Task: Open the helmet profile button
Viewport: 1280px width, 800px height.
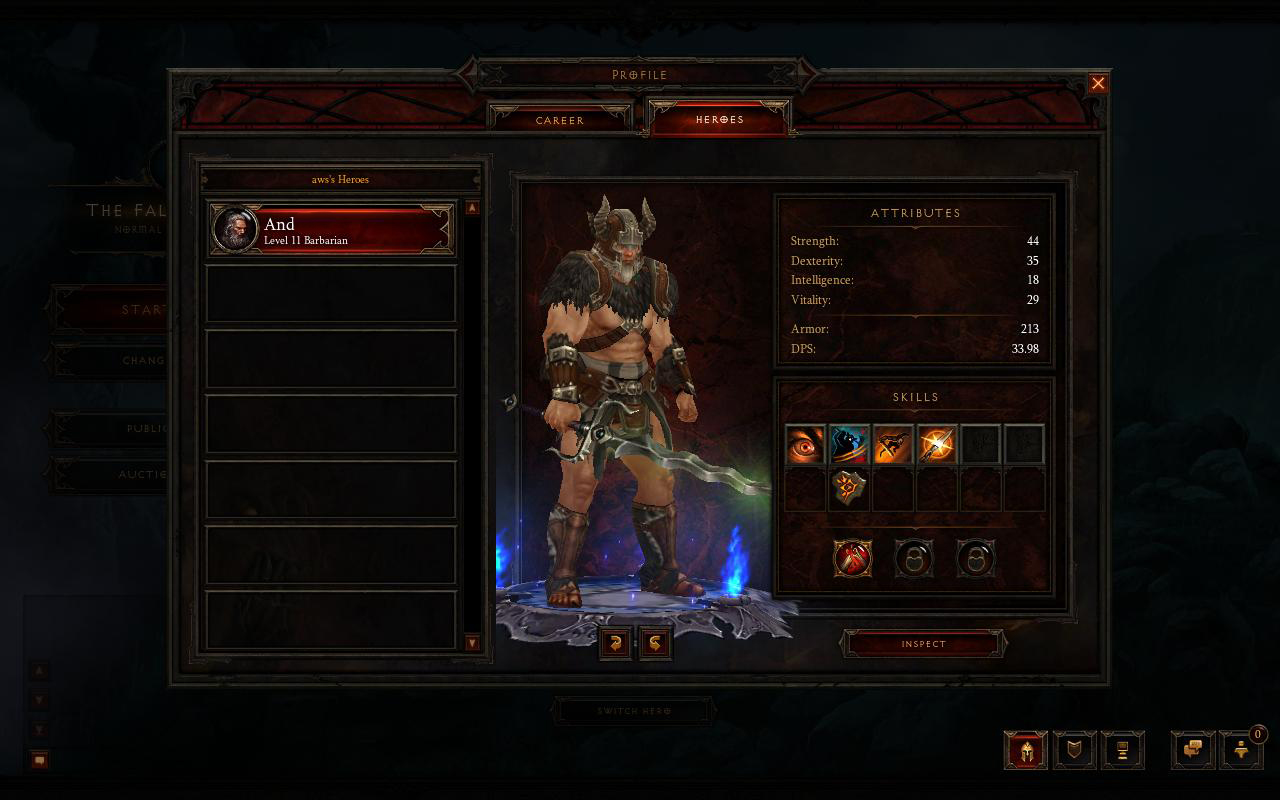Action: [1026, 750]
